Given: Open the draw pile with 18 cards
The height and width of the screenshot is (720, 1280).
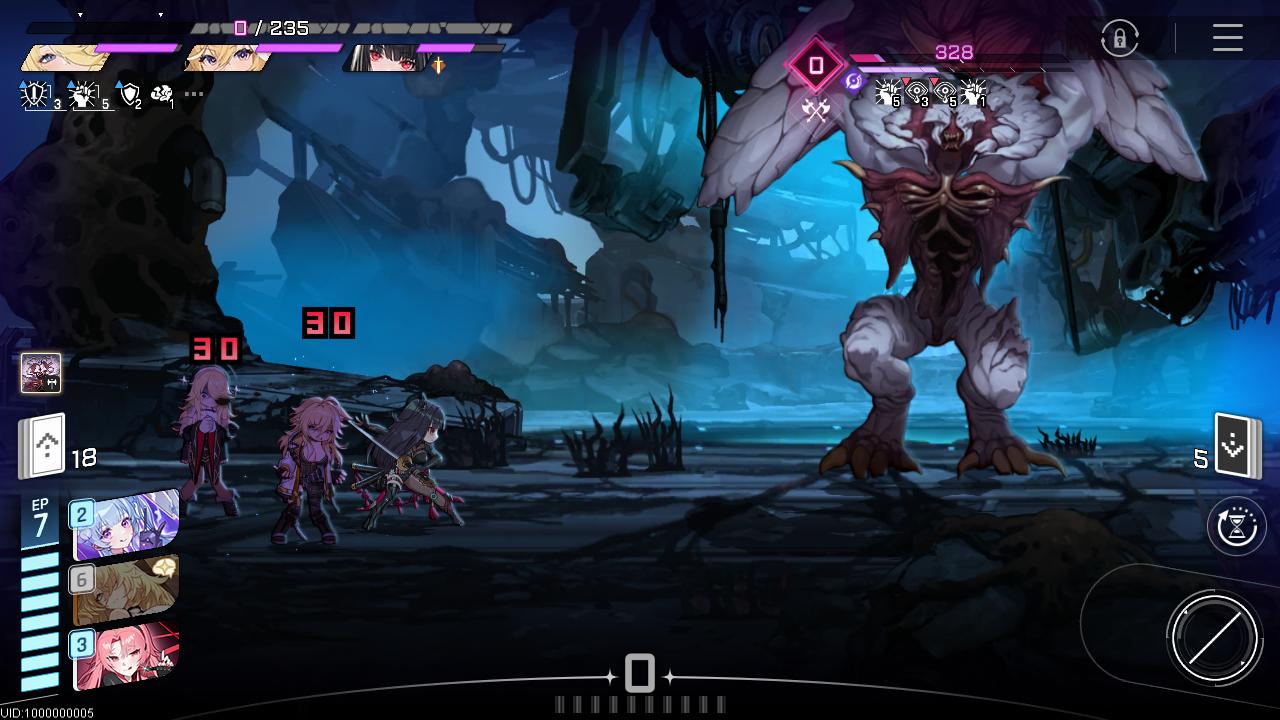Looking at the screenshot, I should click(x=42, y=446).
